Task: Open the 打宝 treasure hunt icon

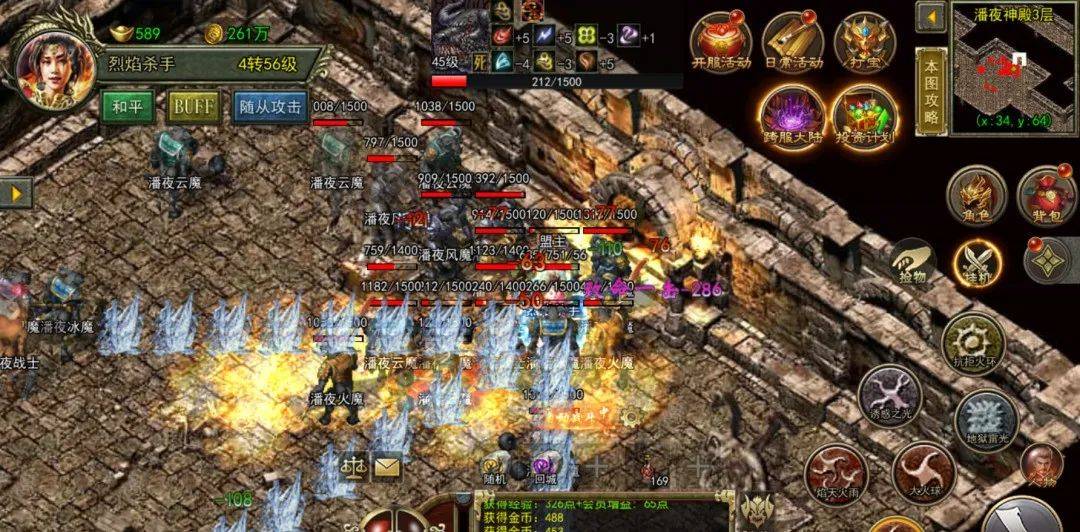Action: (864, 44)
